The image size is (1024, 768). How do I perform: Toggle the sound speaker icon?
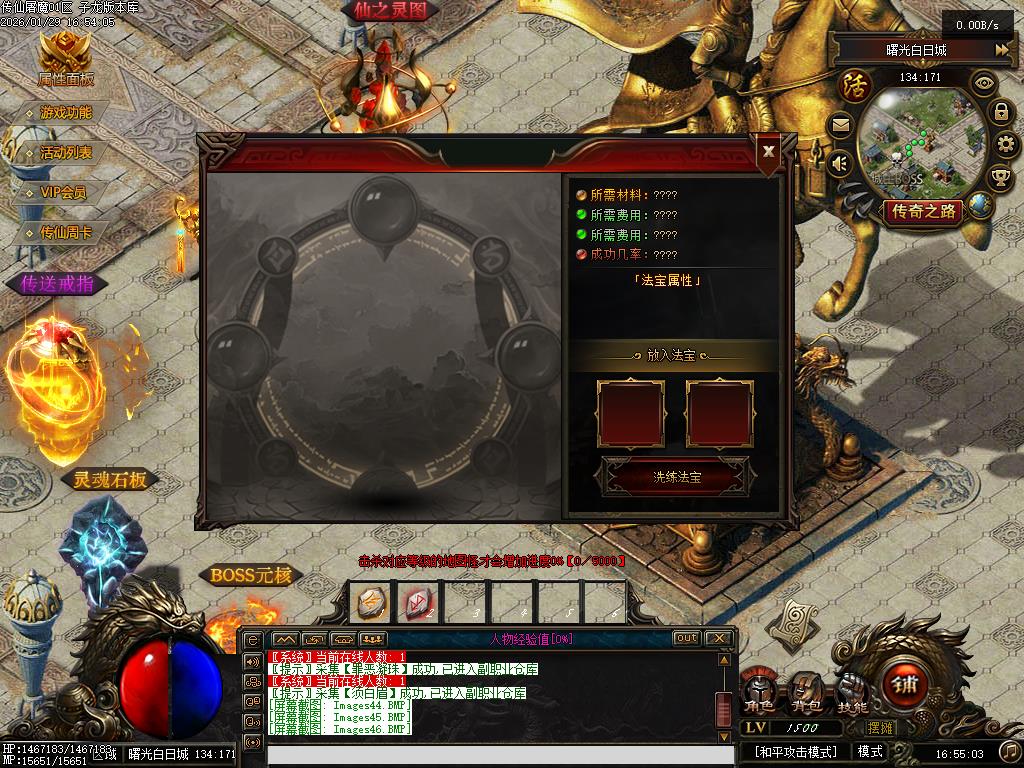pos(840,162)
